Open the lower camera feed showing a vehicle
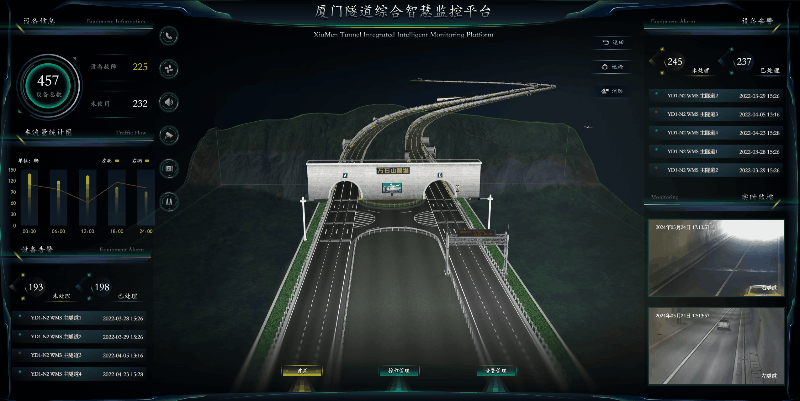The height and width of the screenshot is (401, 800). (714, 344)
